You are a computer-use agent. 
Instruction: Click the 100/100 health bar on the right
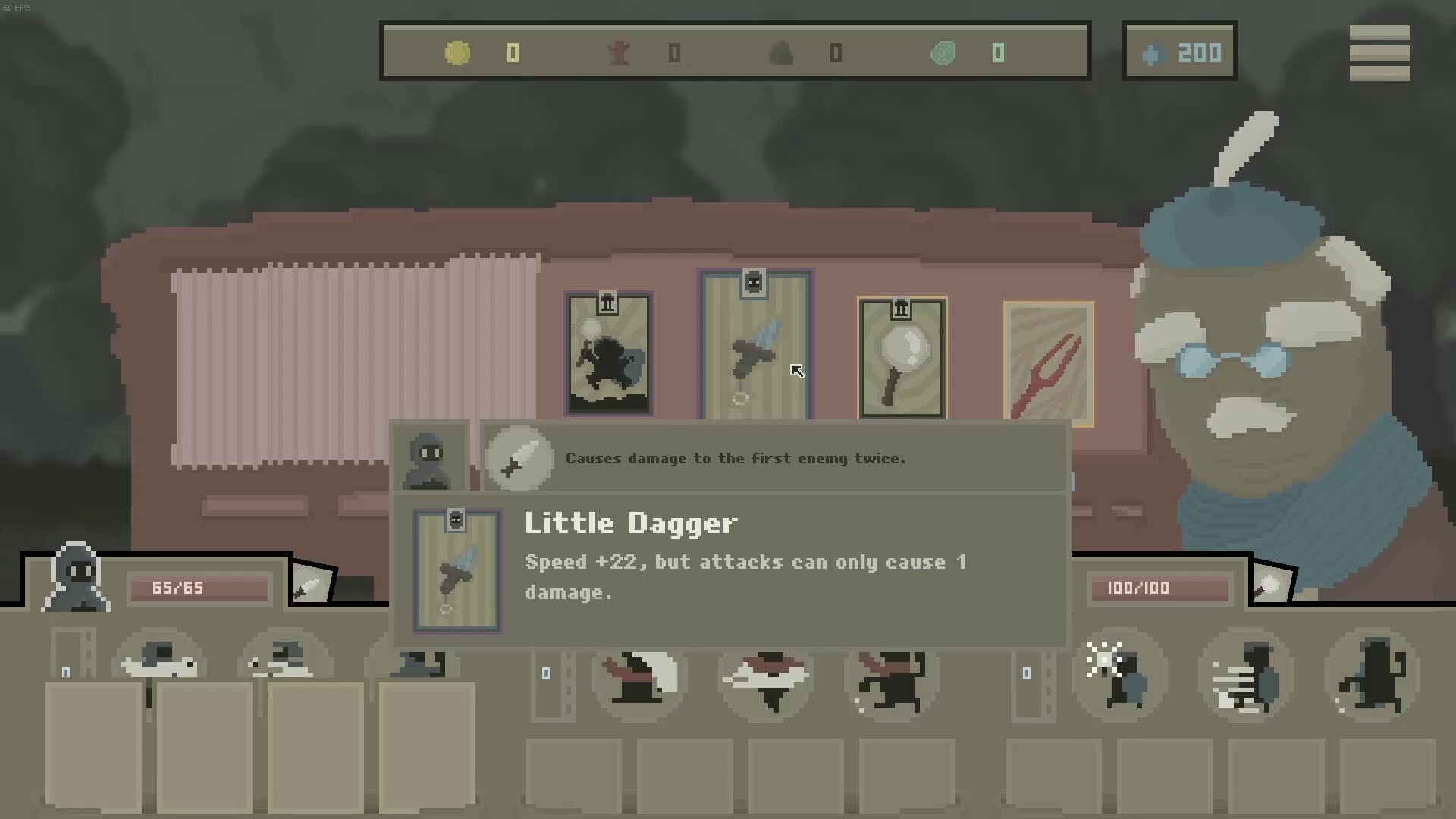1159,588
